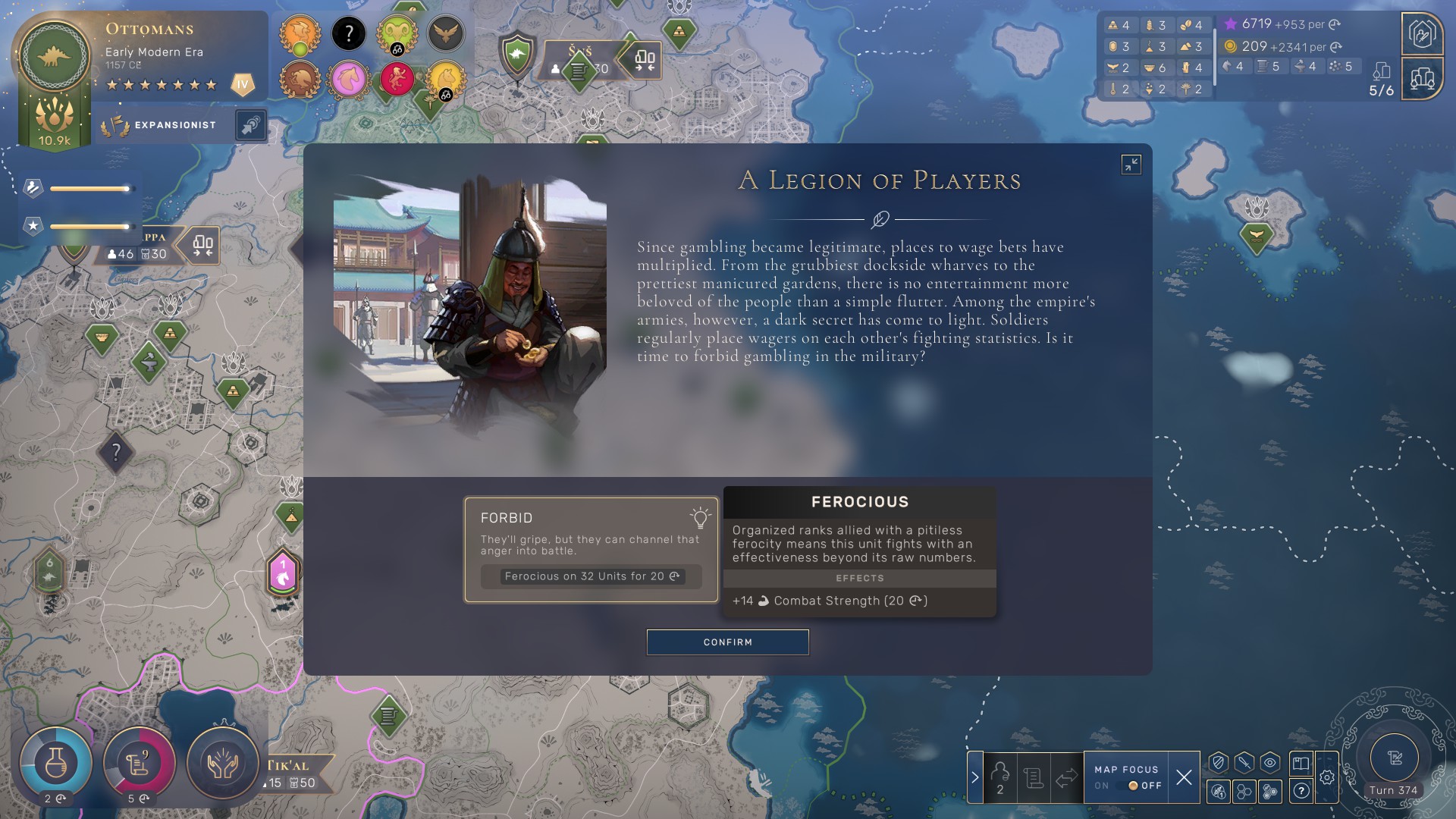
Task: Open the encyclopedia book button
Action: tap(1301, 763)
